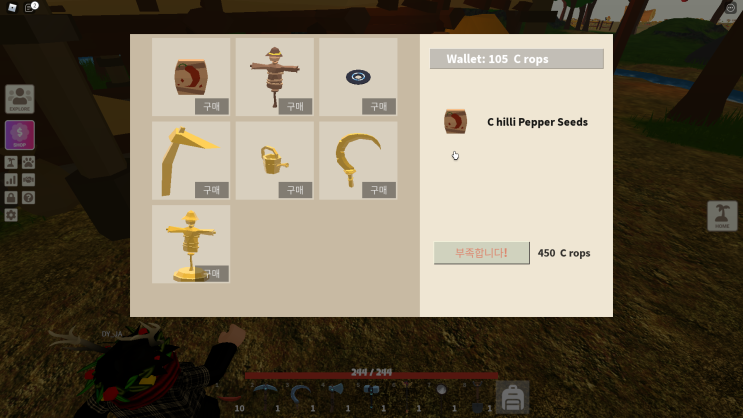Buy the golden watering can
Image resolution: width=743 pixels, height=418 pixels.
coord(295,189)
